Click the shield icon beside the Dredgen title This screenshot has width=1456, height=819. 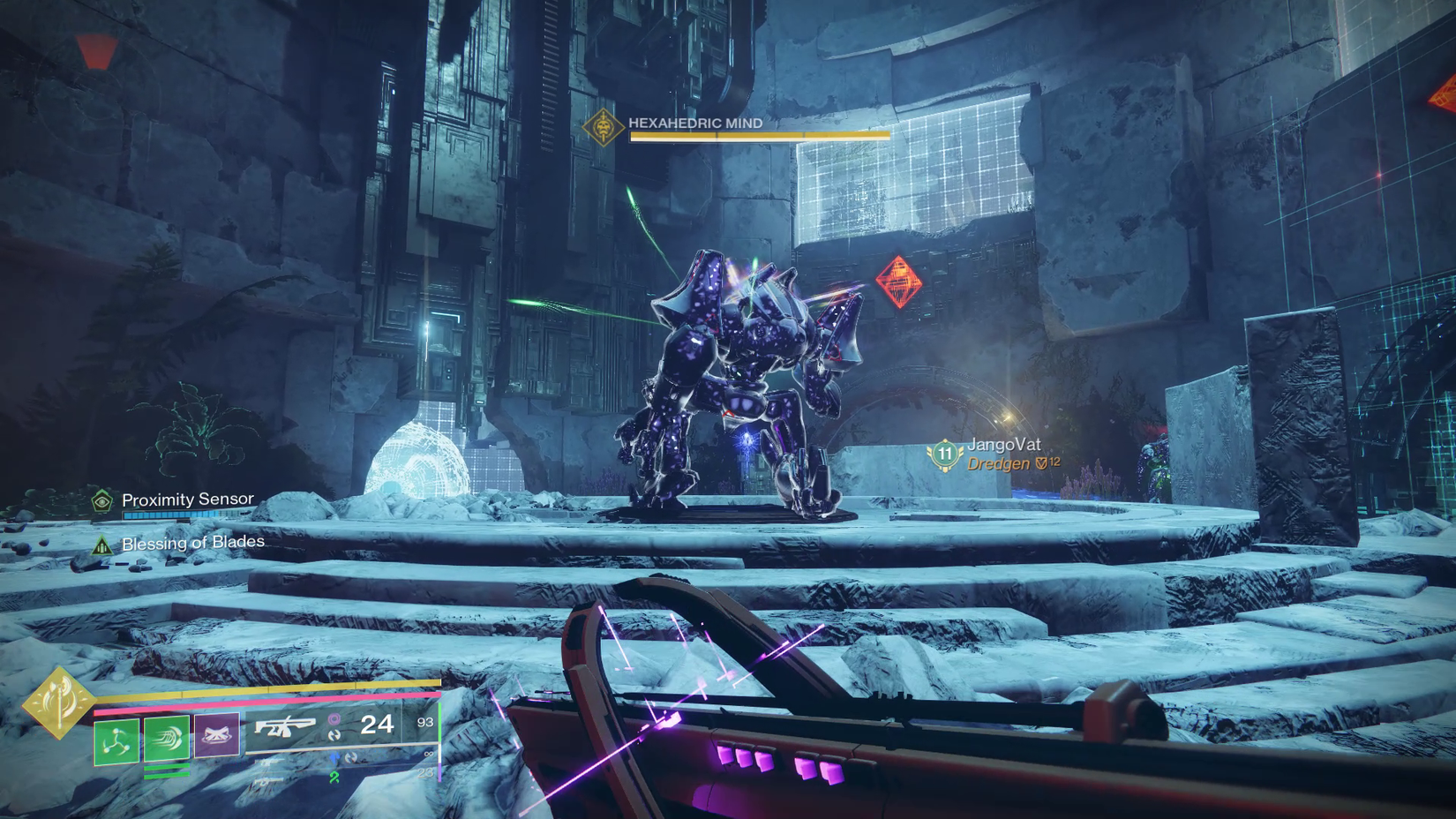click(1040, 462)
